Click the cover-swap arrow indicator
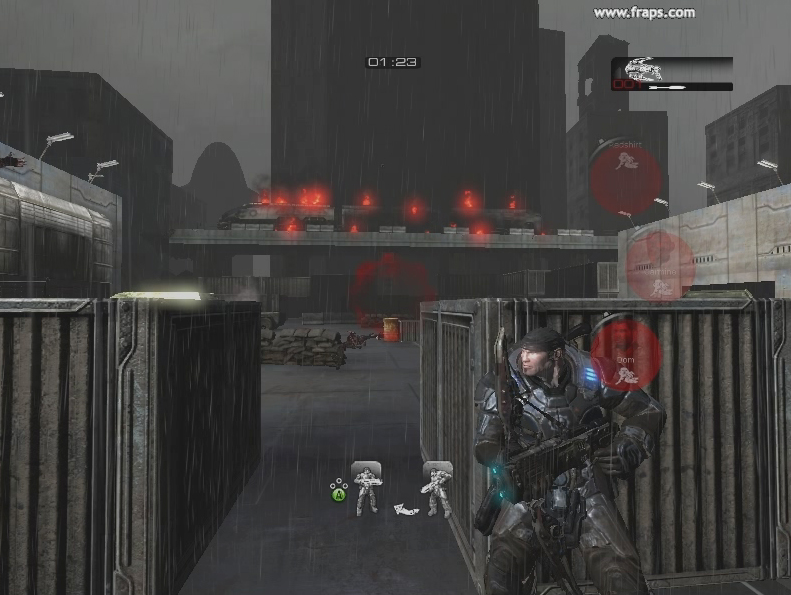791x595 pixels. [404, 509]
